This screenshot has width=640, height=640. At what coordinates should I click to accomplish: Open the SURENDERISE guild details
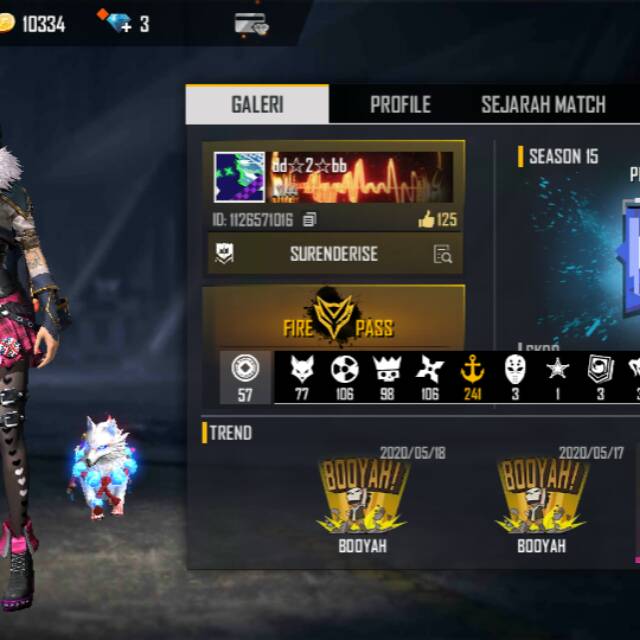(x=443, y=254)
